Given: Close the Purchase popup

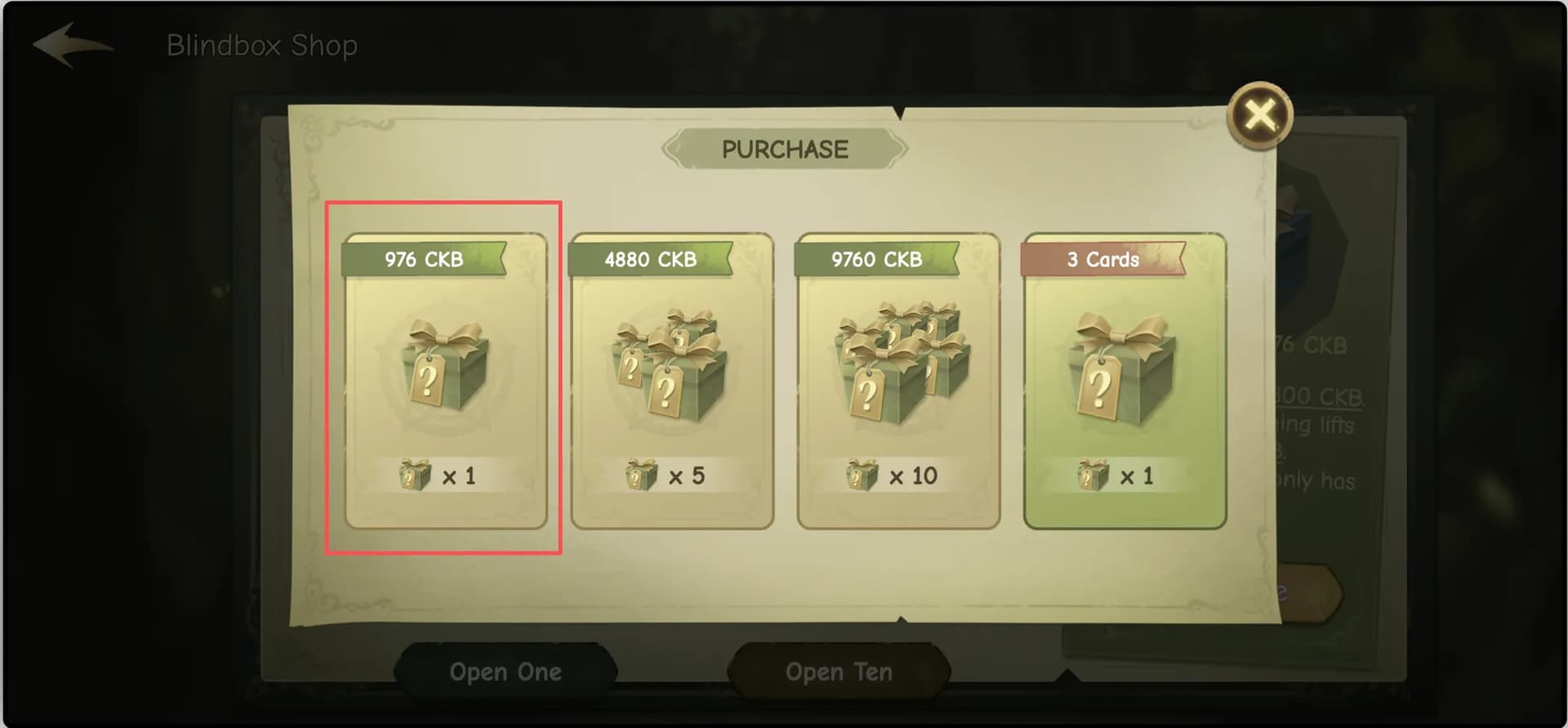Looking at the screenshot, I should point(1259,115).
